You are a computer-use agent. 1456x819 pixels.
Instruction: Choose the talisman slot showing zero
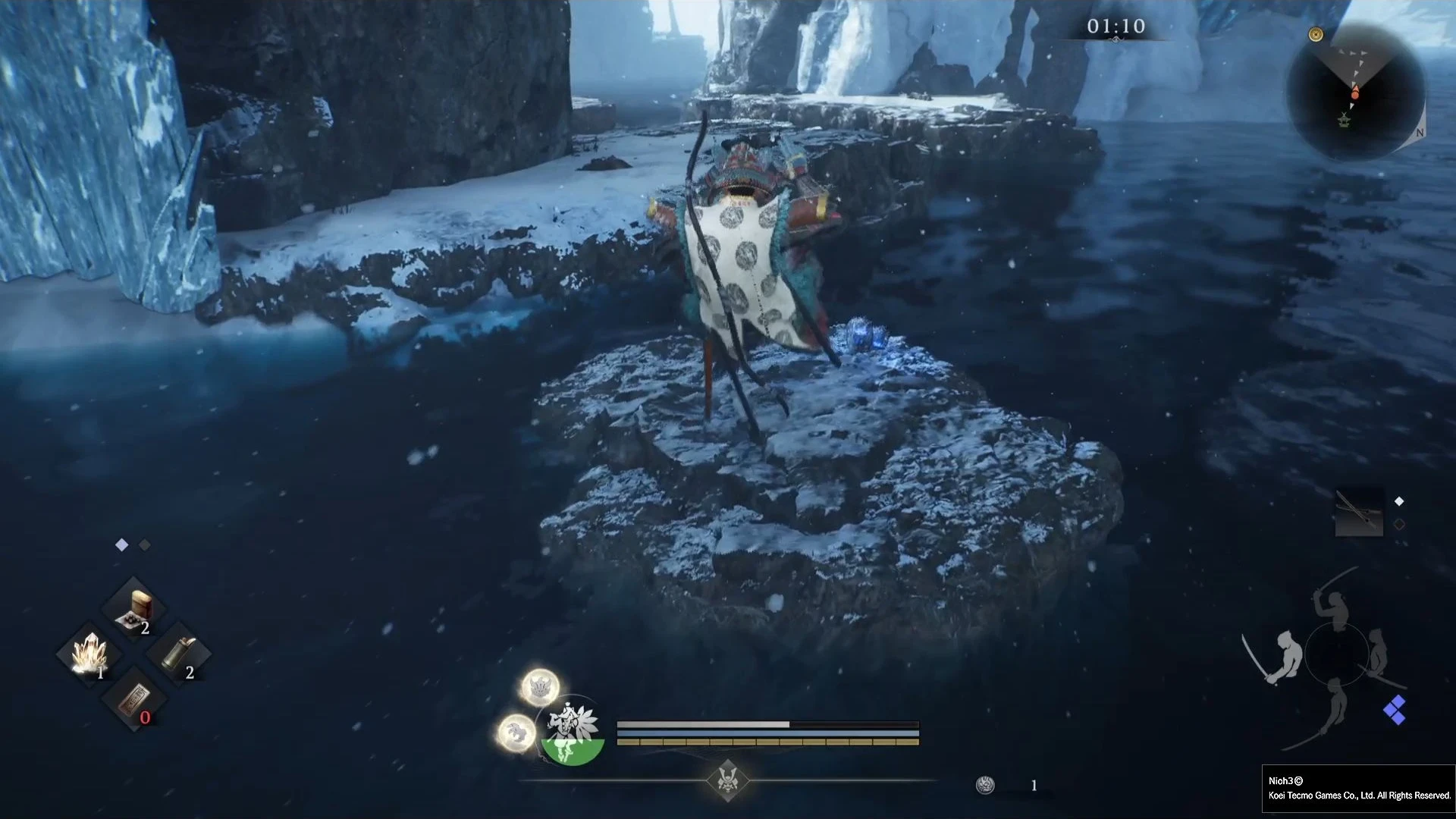coord(134,700)
